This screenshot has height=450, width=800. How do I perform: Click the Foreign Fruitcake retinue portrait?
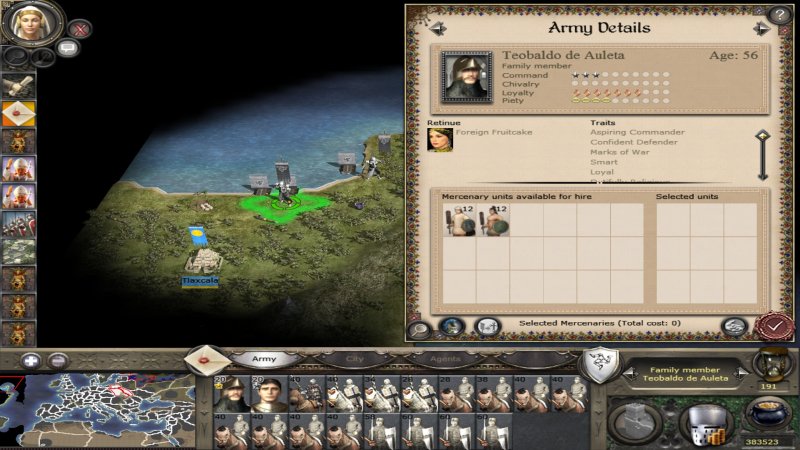pyautogui.click(x=437, y=139)
